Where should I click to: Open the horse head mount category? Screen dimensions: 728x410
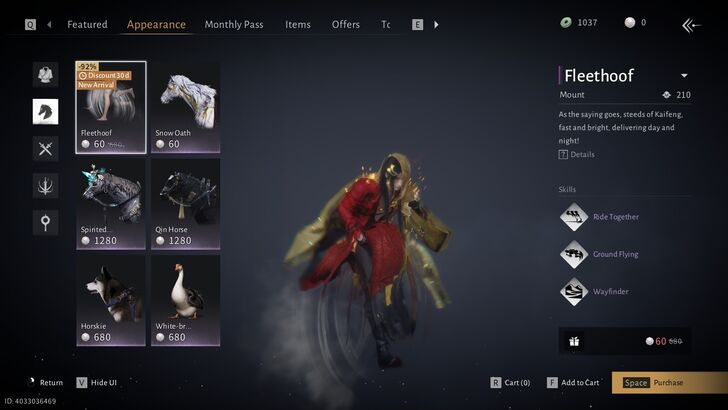[x=45, y=111]
